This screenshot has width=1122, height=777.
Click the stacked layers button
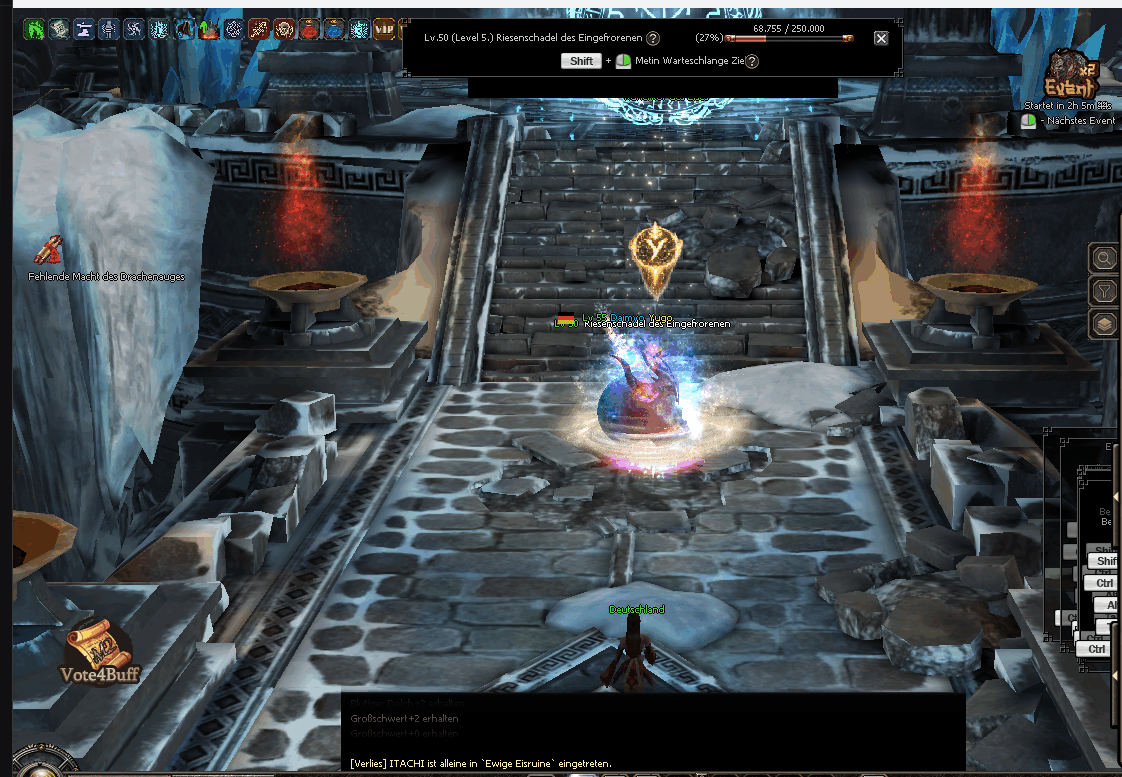[1104, 324]
